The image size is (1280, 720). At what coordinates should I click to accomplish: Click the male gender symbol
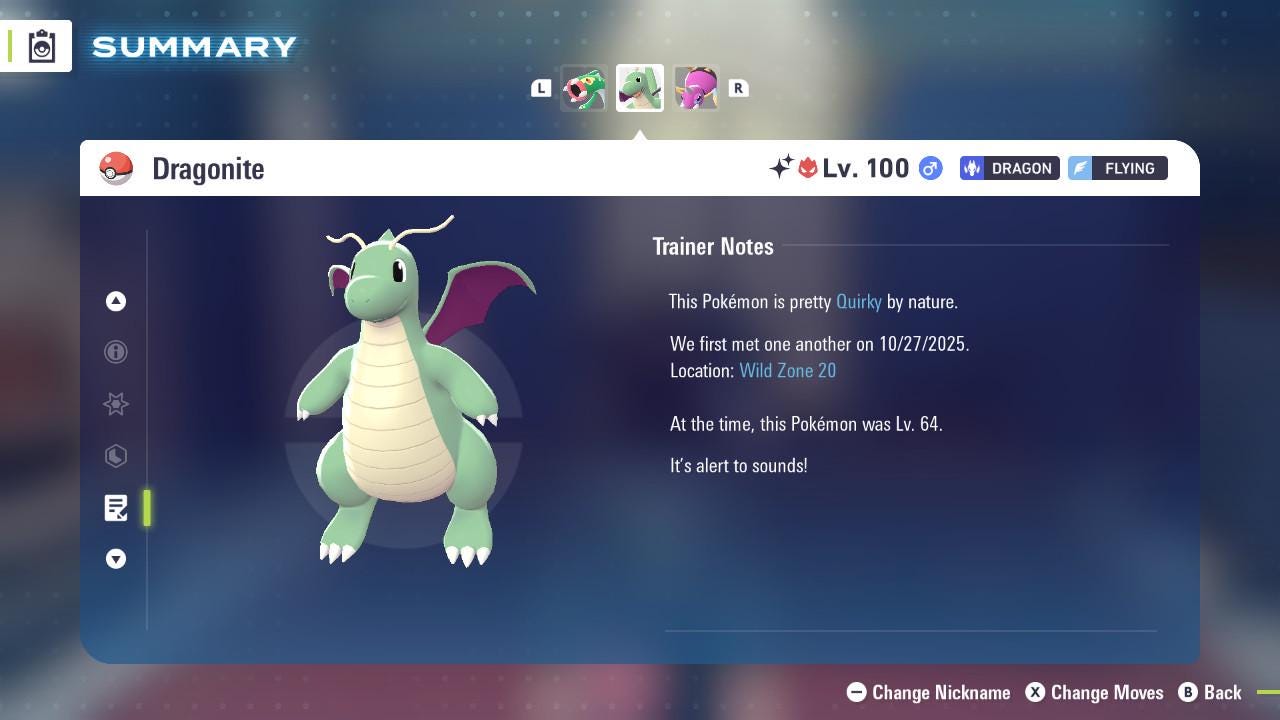pos(929,168)
